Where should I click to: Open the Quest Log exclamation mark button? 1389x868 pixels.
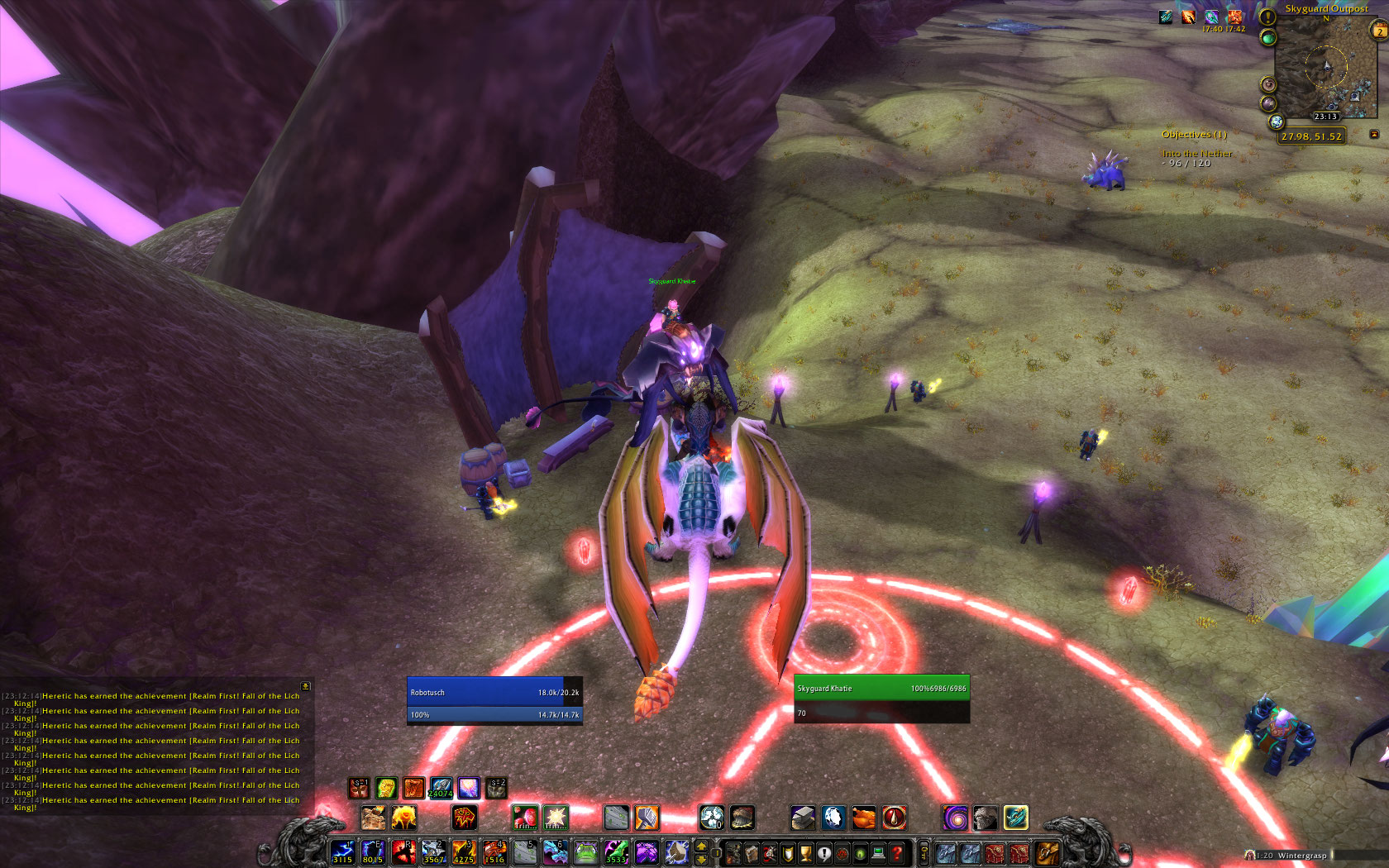pos(824,853)
